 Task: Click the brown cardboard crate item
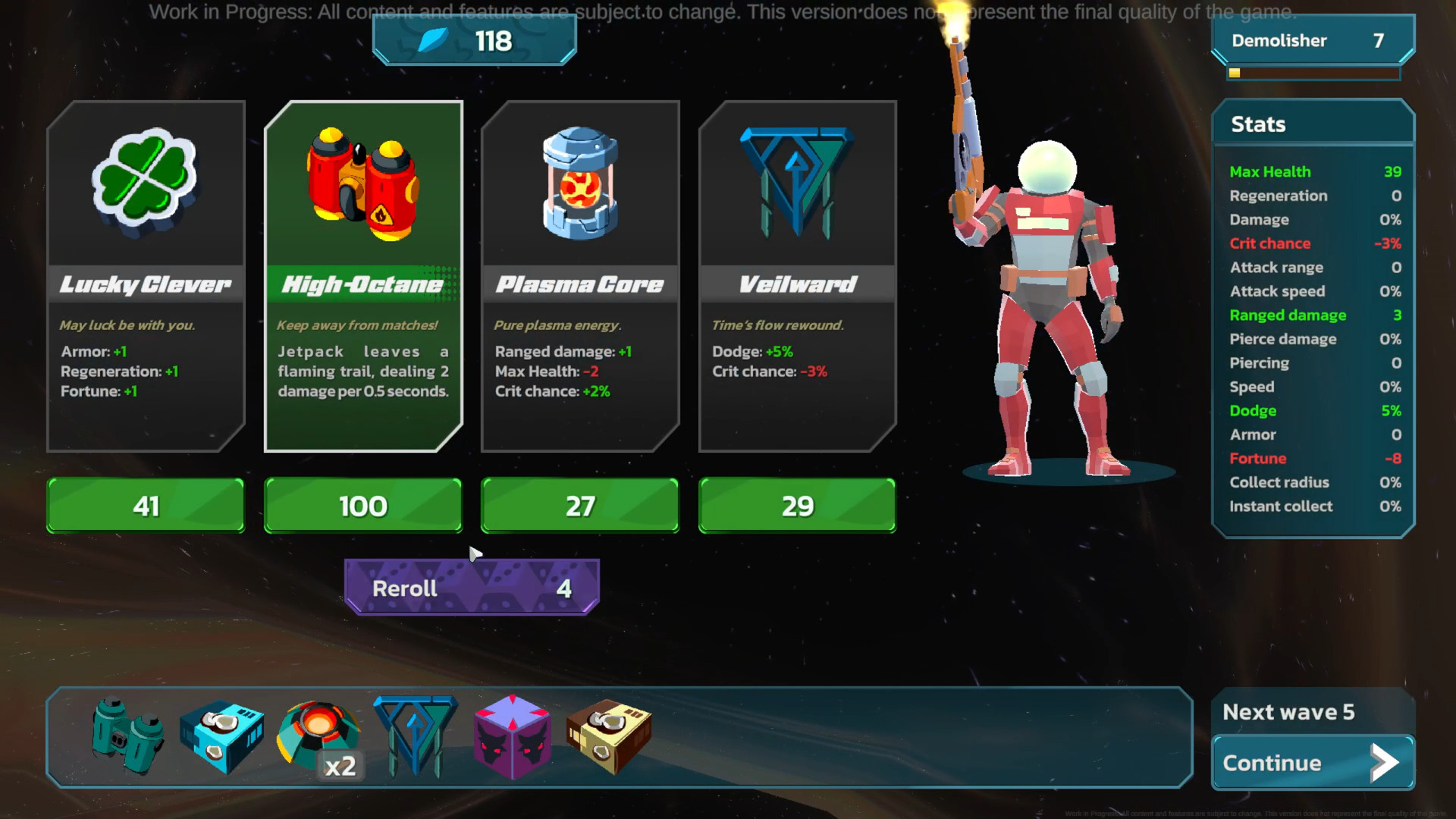(x=608, y=737)
